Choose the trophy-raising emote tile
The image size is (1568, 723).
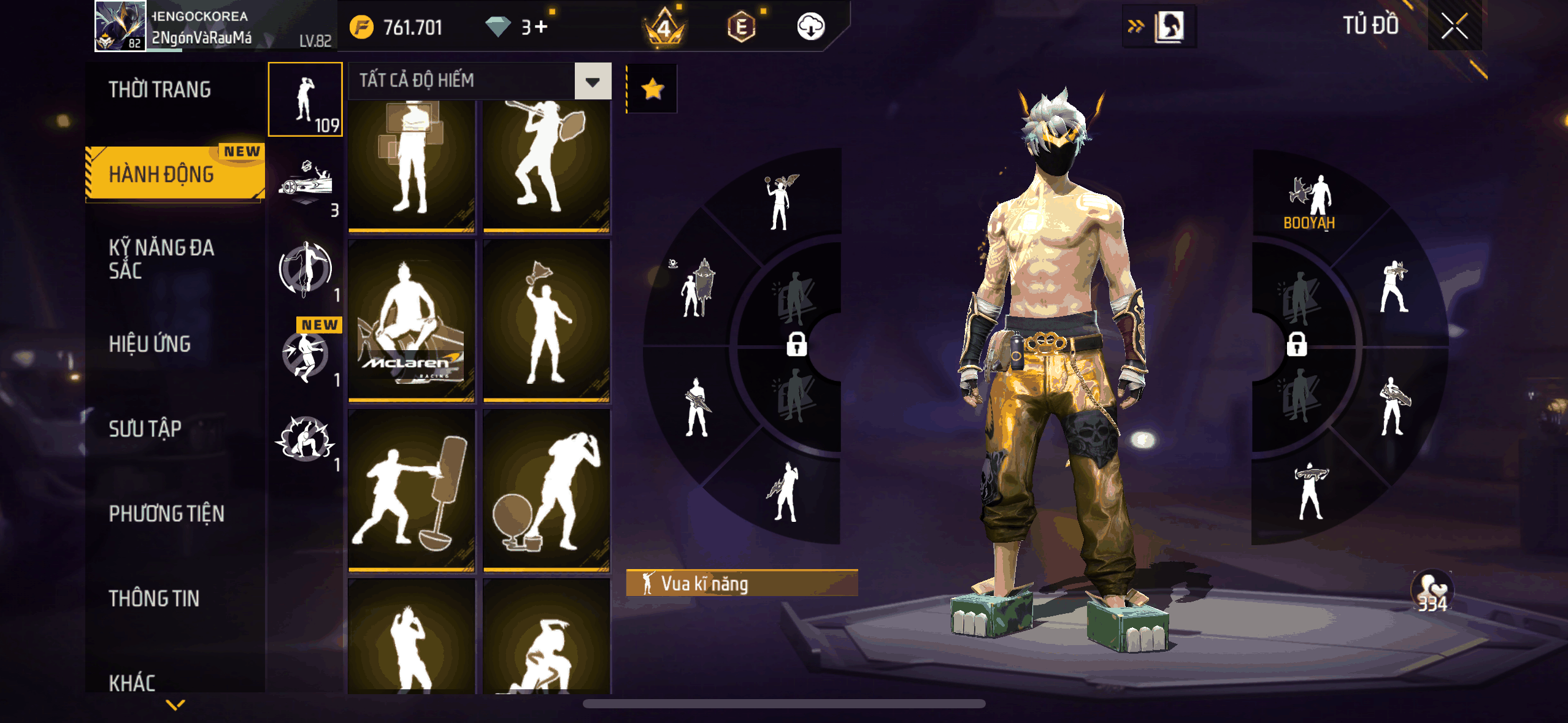[x=546, y=320]
